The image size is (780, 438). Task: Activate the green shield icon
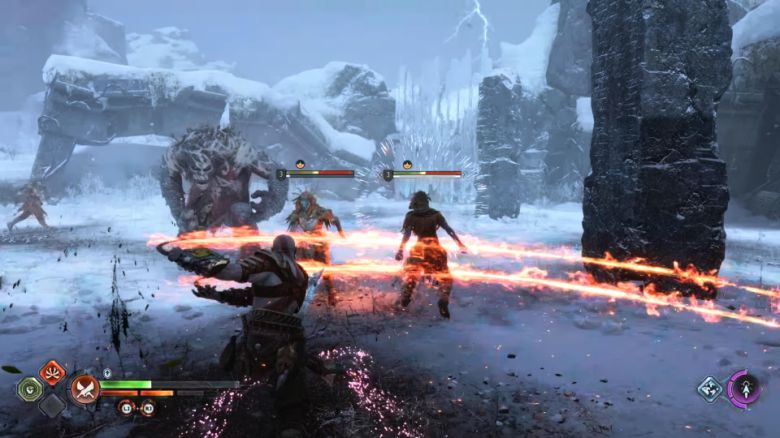[x=30, y=389]
